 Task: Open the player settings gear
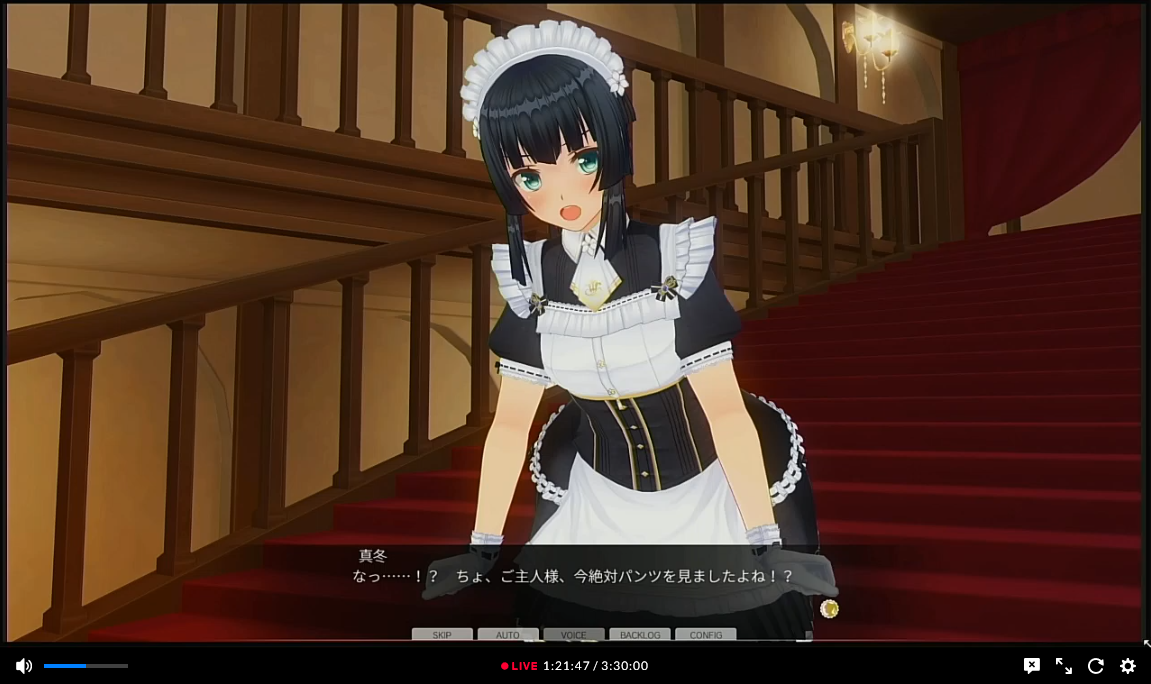pyautogui.click(x=1128, y=666)
